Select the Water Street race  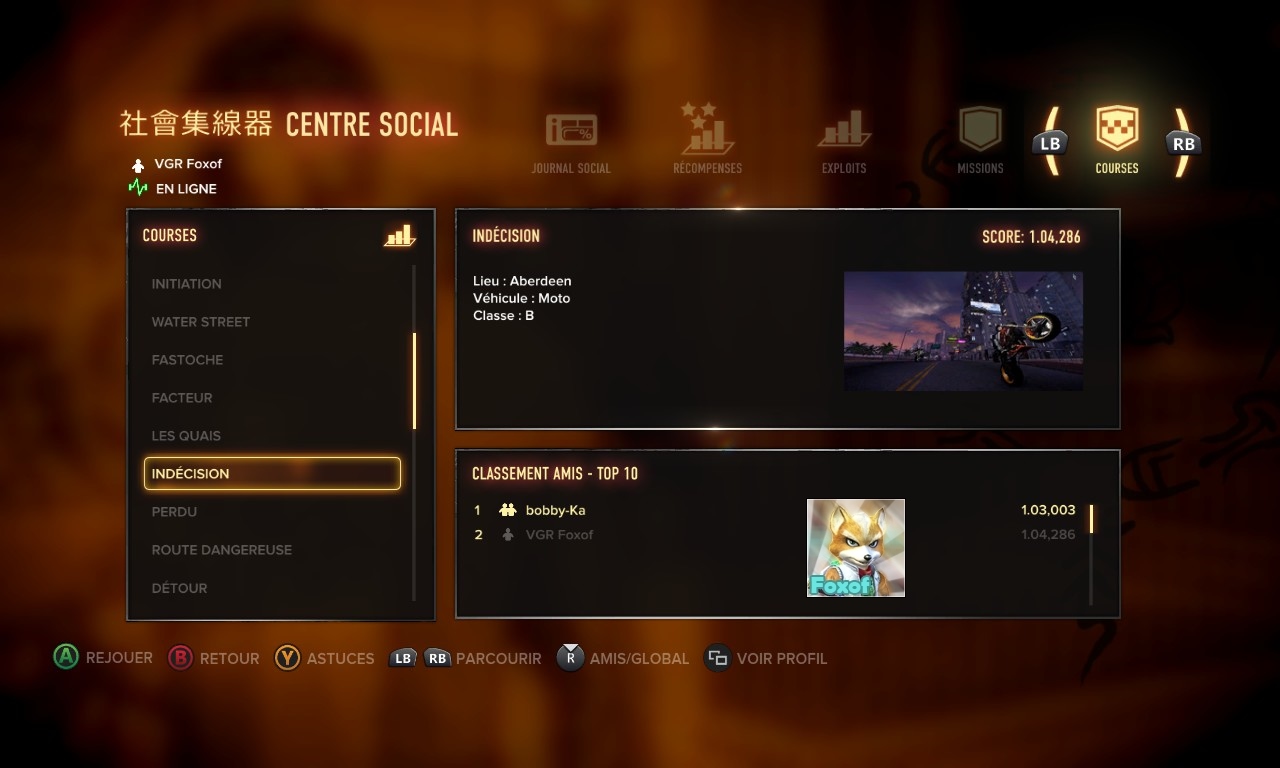(x=201, y=322)
